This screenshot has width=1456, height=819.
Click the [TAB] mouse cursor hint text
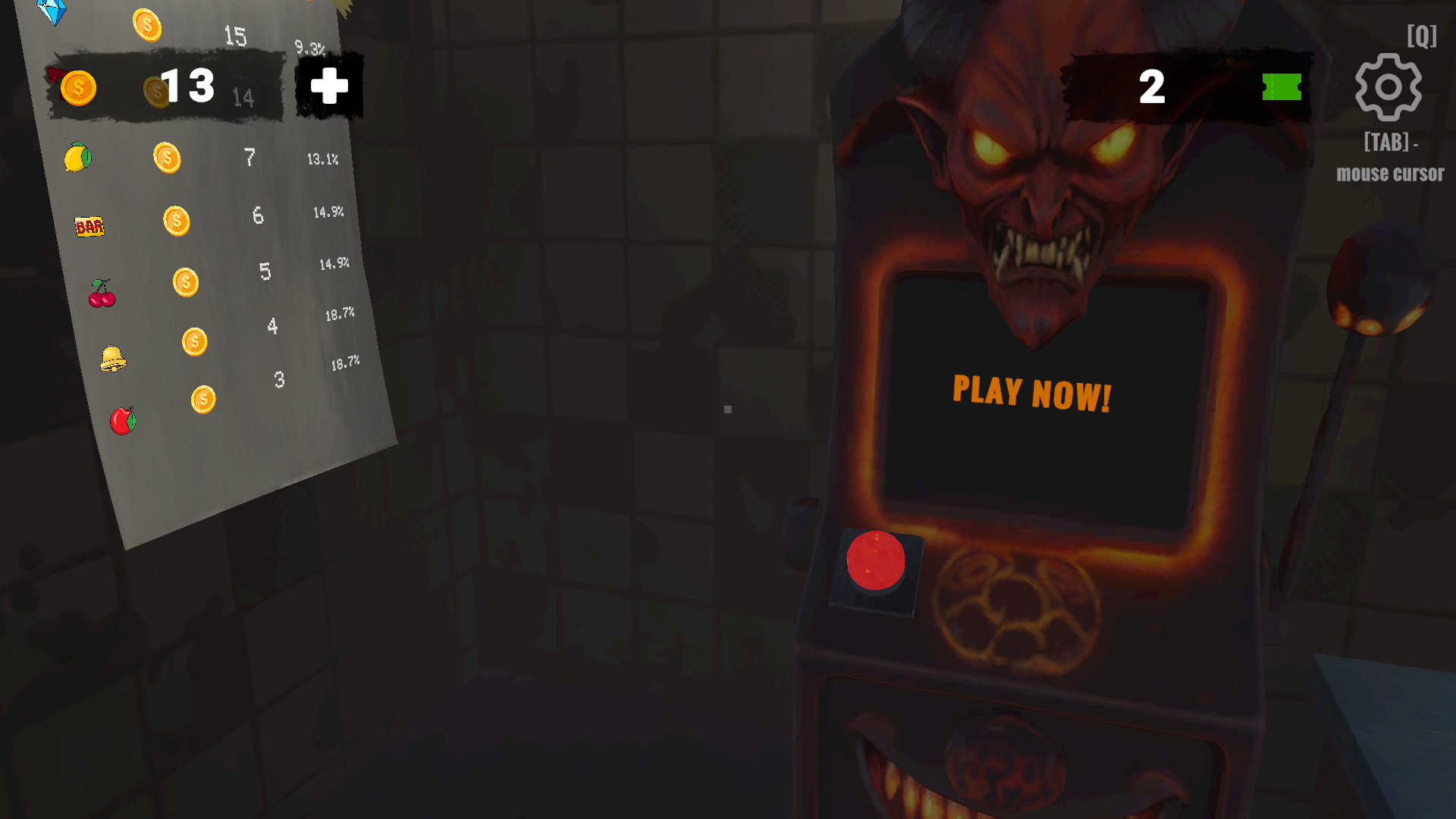pyautogui.click(x=1389, y=159)
